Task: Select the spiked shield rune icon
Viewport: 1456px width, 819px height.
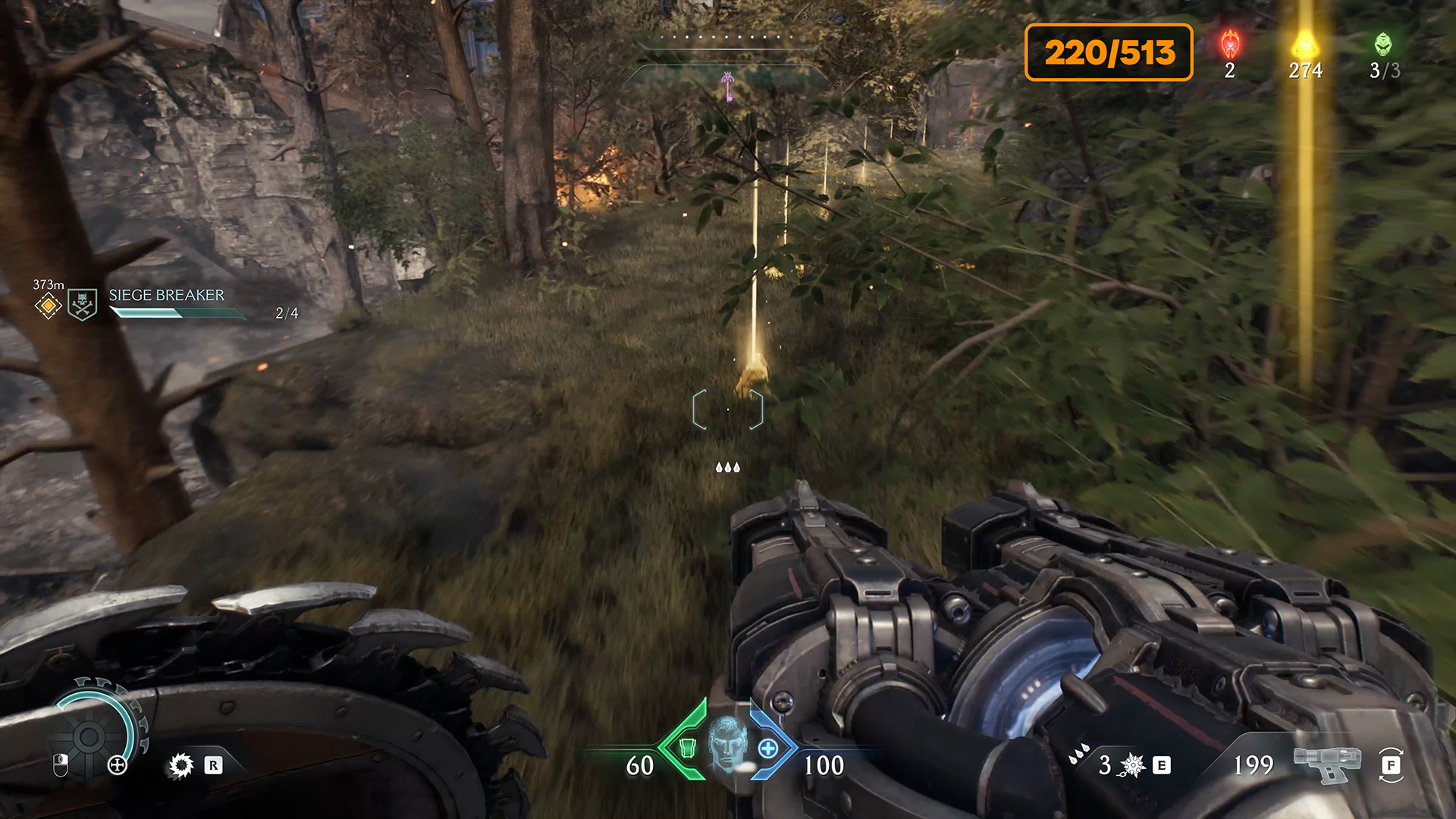Action: tap(181, 765)
